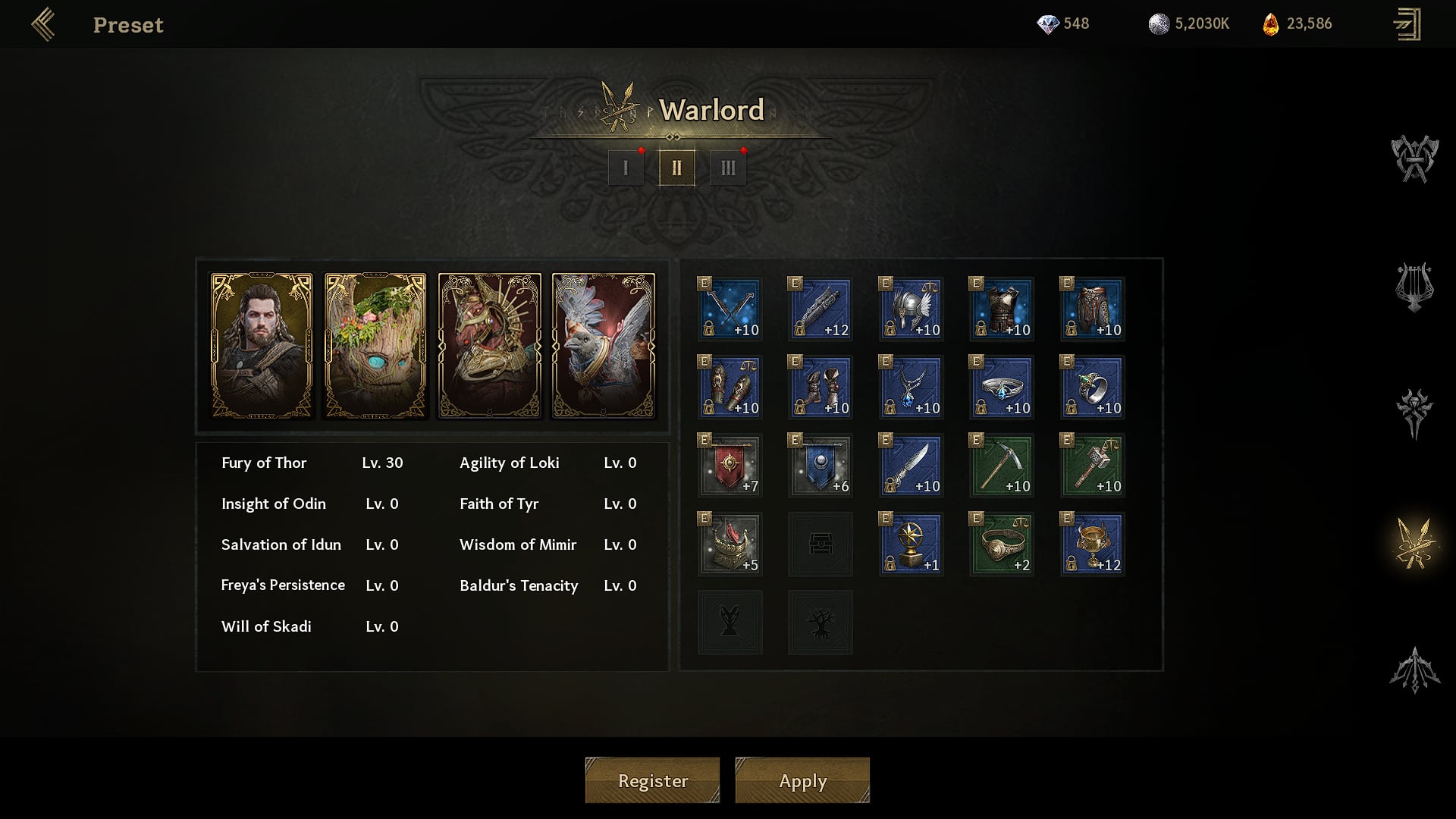Pick the white winged bird card
Screen dimensions: 1456x819
pyautogui.click(x=604, y=346)
